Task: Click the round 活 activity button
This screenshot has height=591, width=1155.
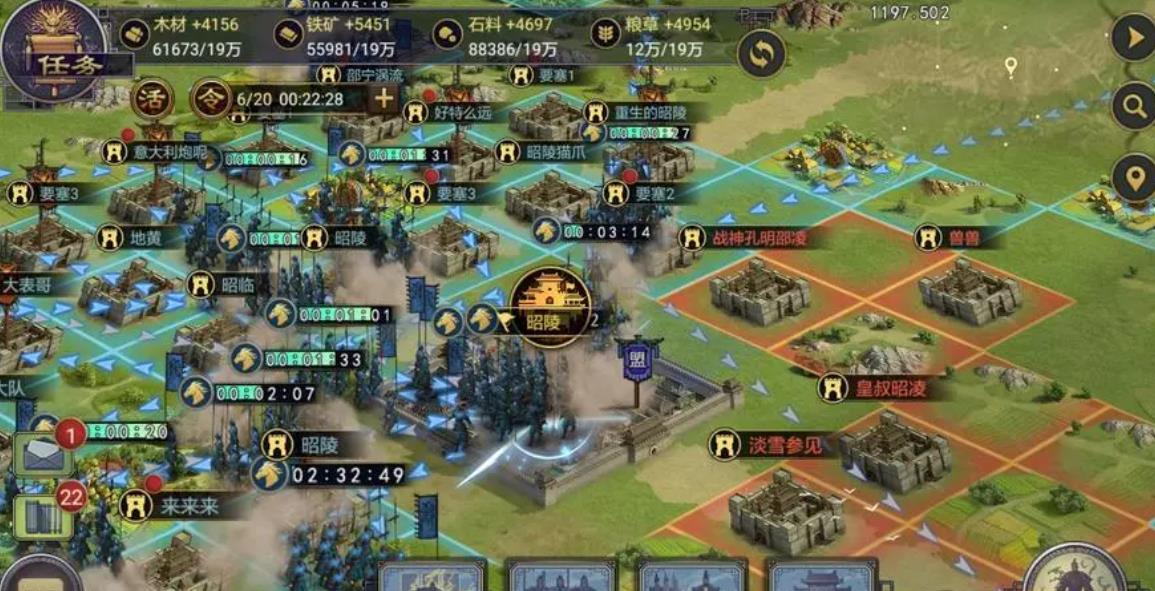Action: [153, 99]
